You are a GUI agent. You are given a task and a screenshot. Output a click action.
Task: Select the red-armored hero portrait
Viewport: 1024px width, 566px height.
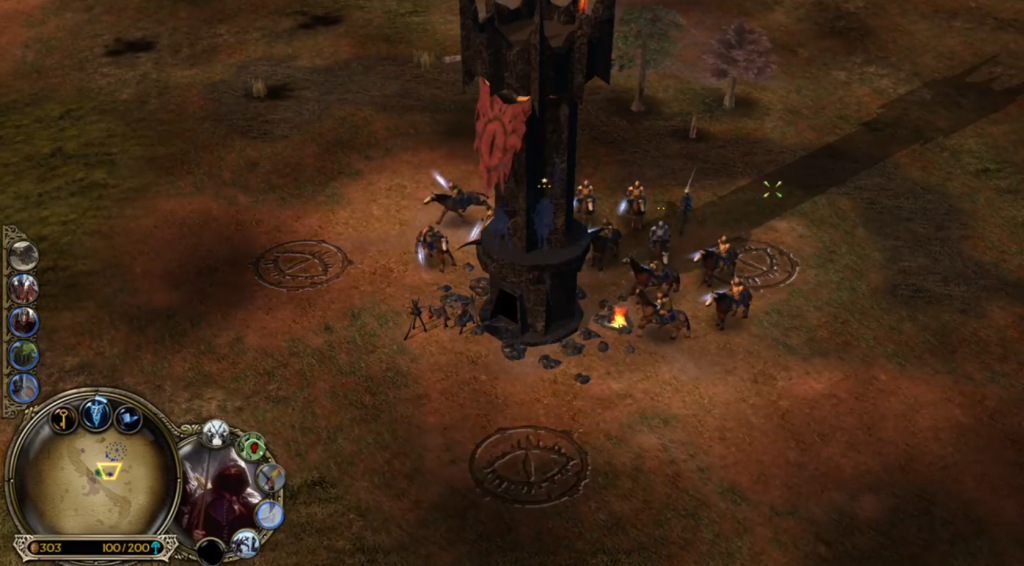pos(24,321)
